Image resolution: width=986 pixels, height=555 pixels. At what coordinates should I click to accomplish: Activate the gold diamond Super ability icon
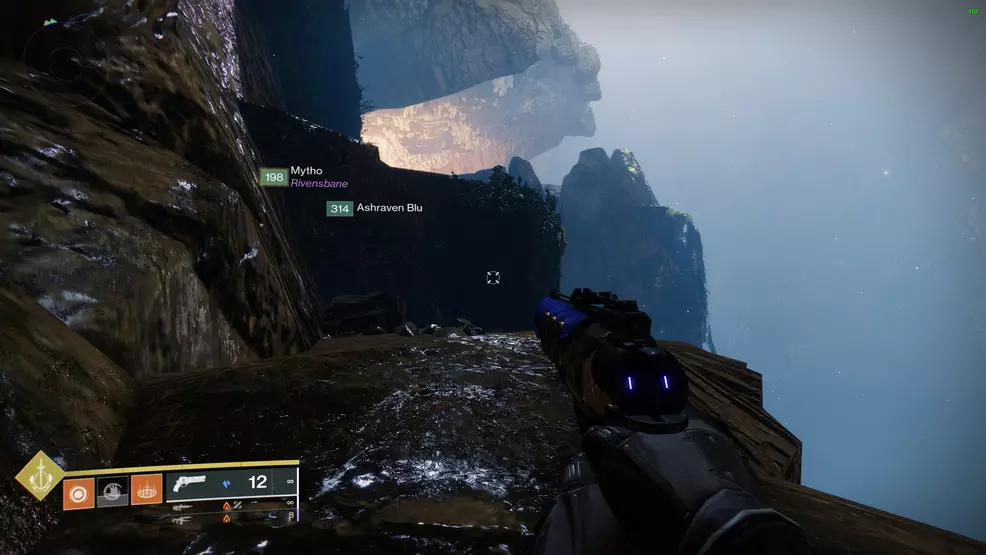coord(38,475)
